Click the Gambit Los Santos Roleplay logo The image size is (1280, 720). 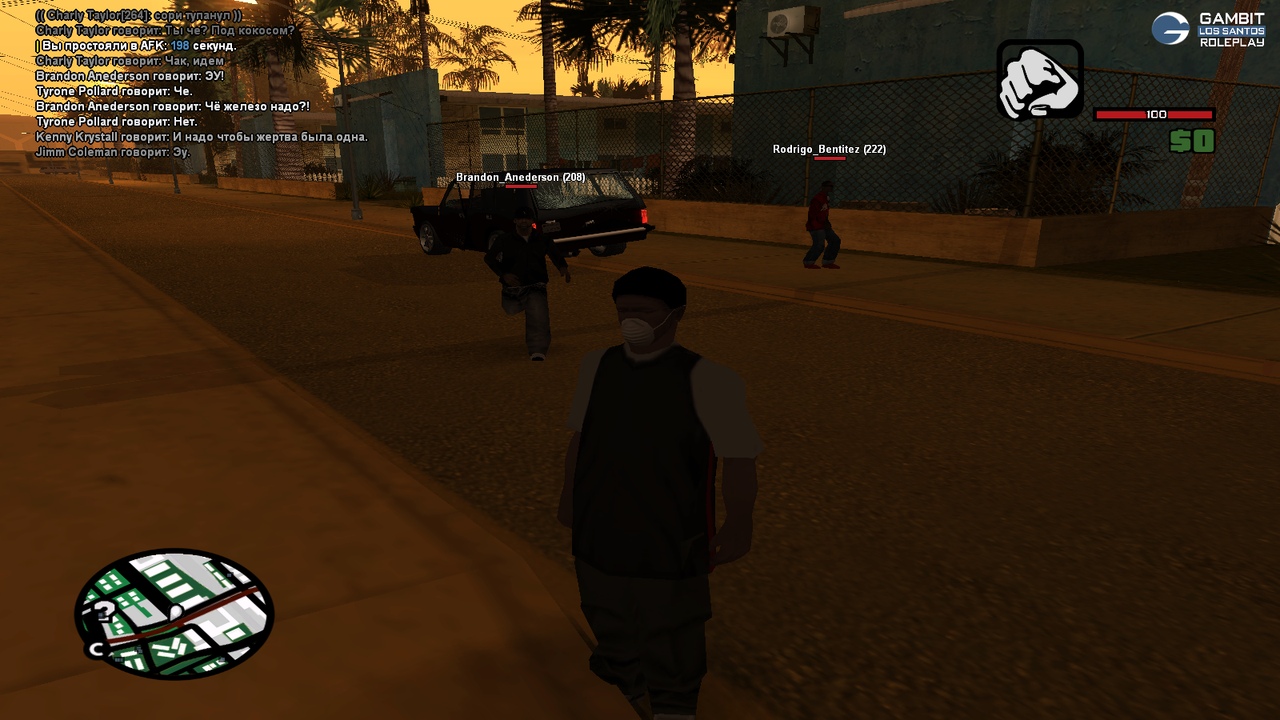(1208, 29)
